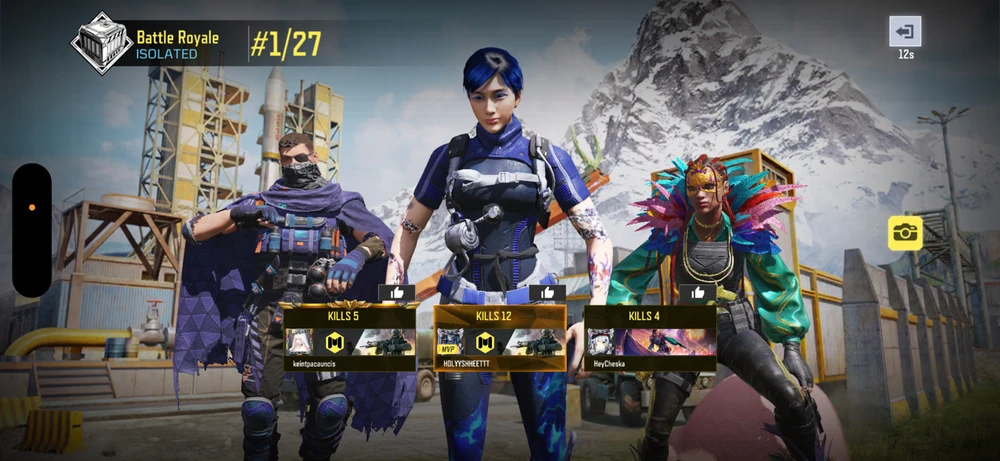Tap the yellow camera screenshot button
Screen dimensions: 1000x461
(905, 233)
